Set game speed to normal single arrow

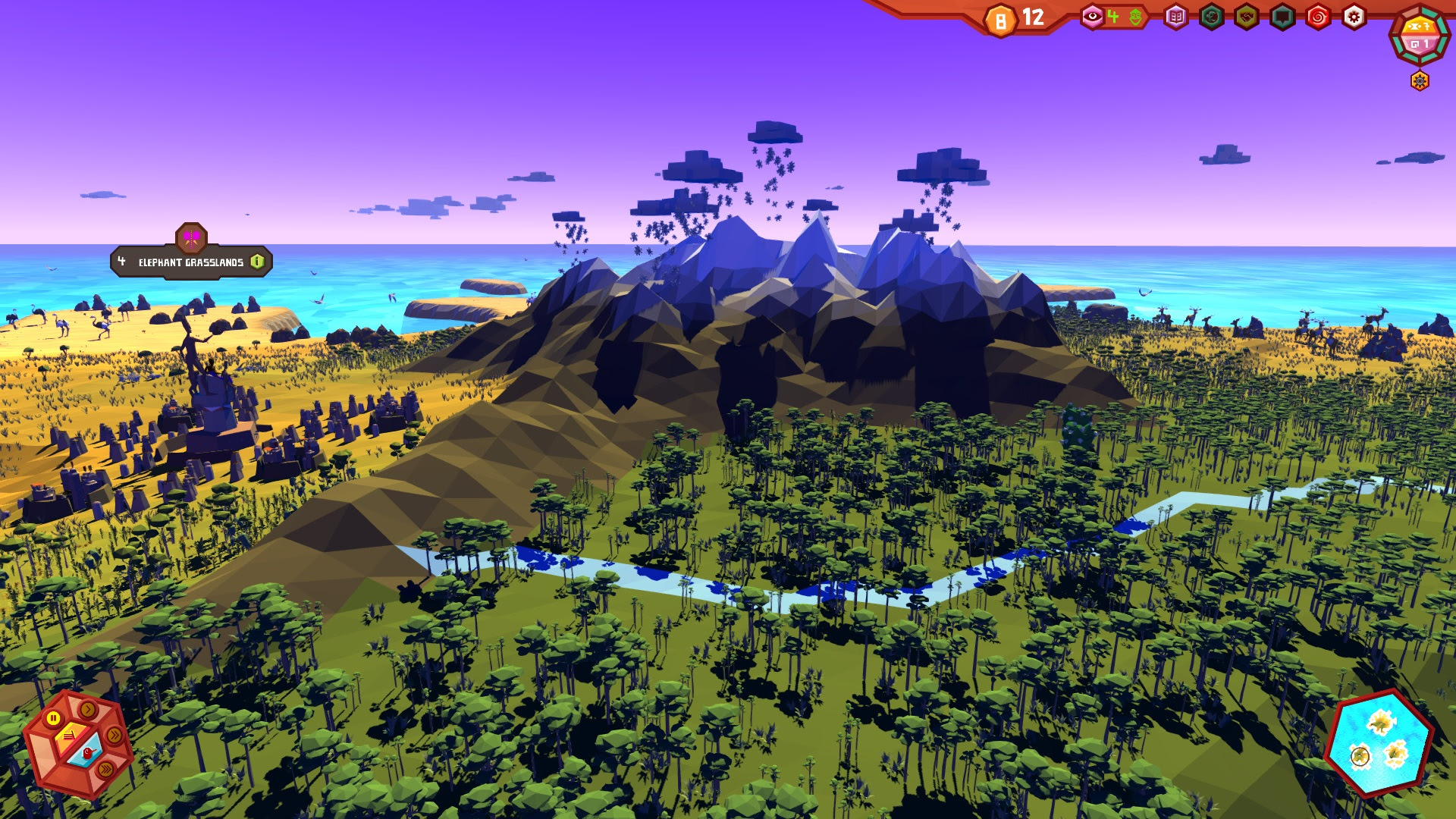[x=89, y=710]
